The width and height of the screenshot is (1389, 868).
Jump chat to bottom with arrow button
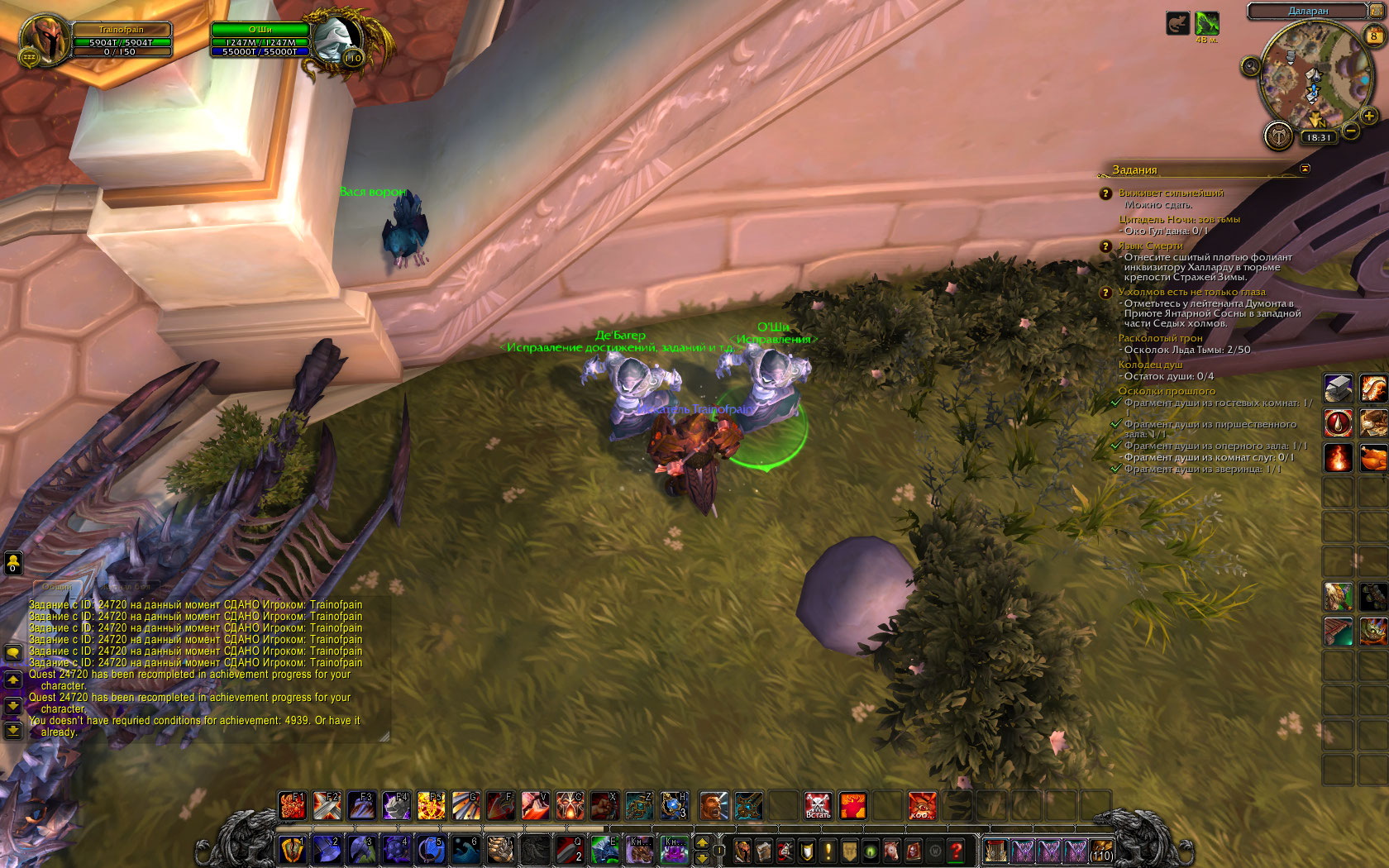13,730
